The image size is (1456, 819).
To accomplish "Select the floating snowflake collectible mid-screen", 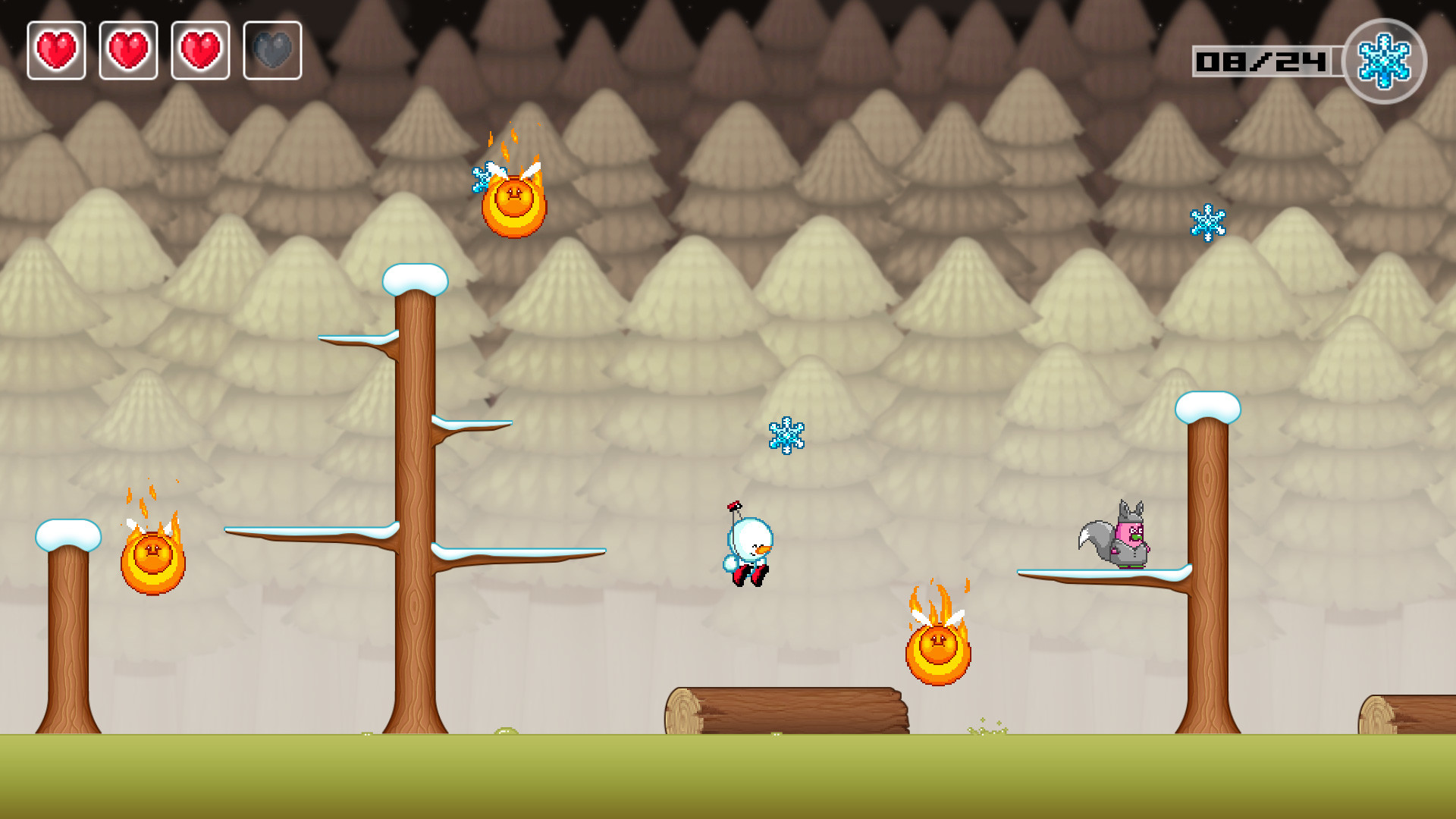I will click(x=786, y=436).
